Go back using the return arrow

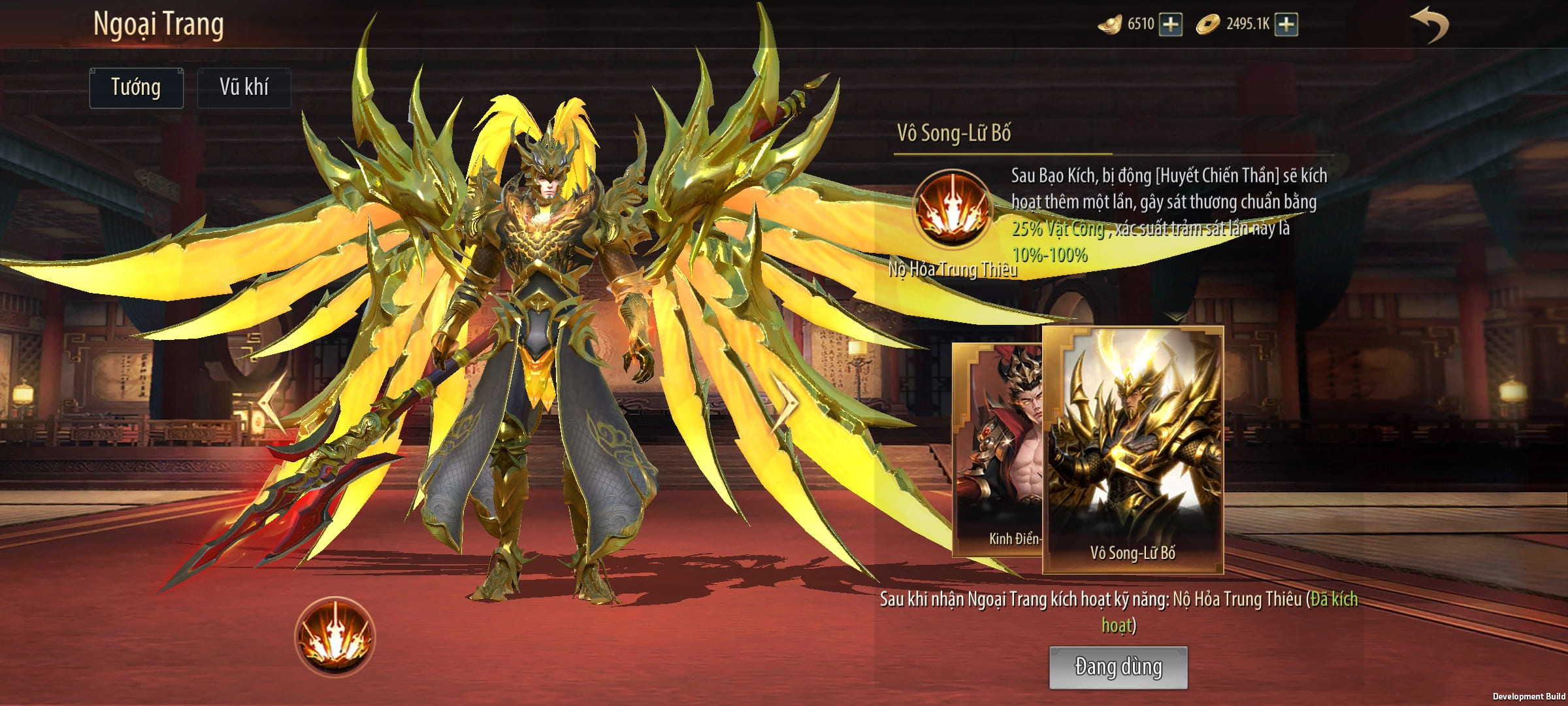coord(1431,26)
